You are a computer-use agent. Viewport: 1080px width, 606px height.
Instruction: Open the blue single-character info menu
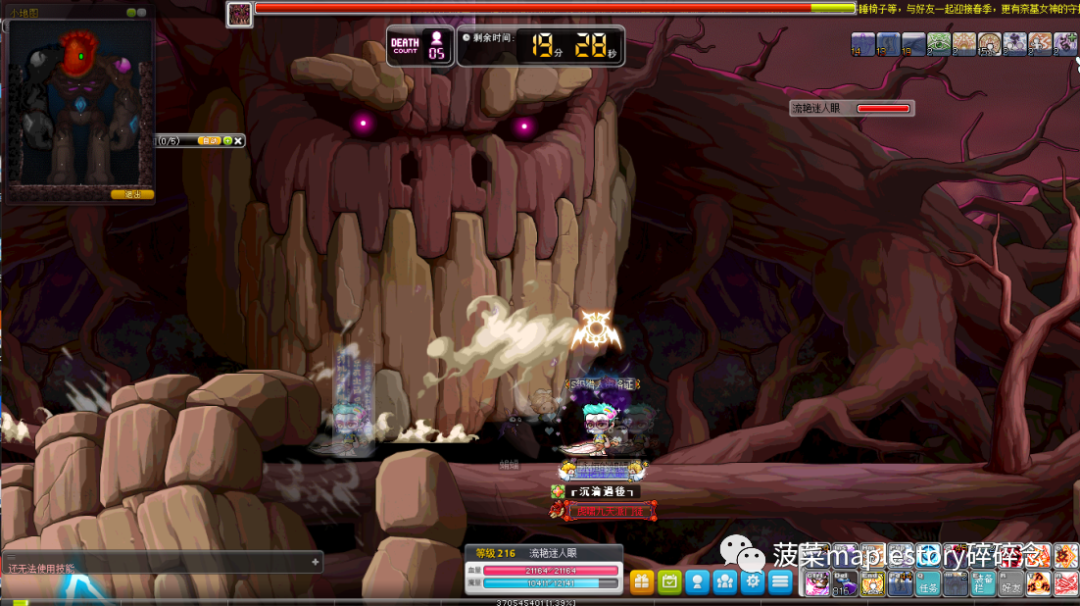(697, 581)
